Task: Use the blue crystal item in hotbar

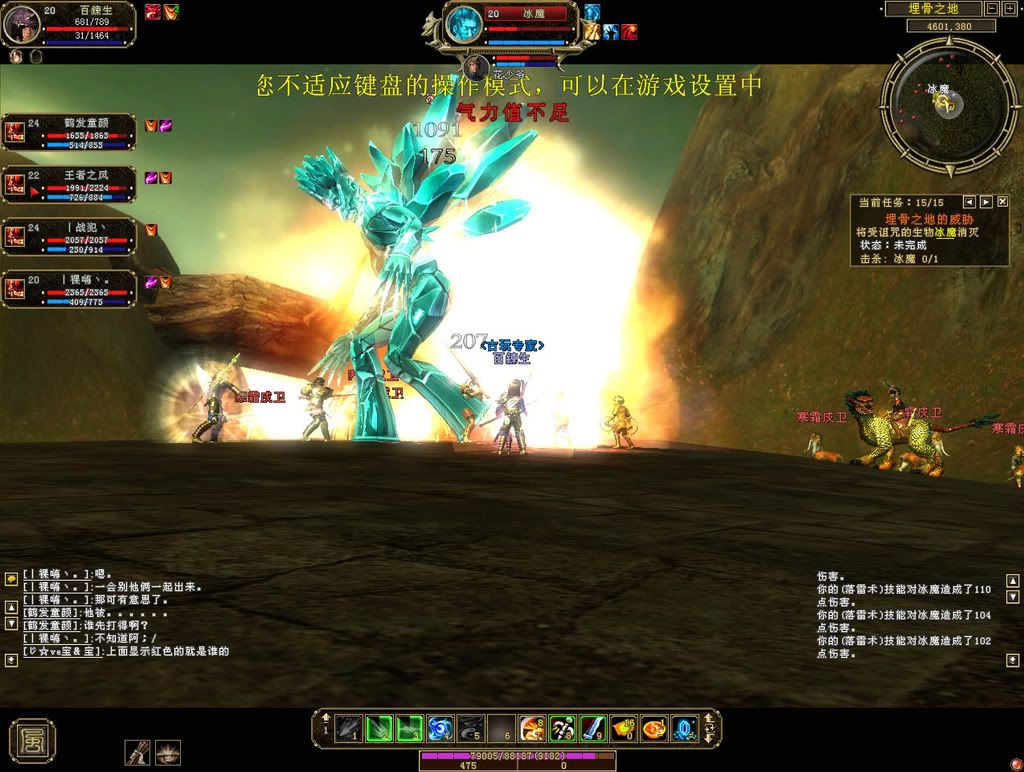Action: pyautogui.click(x=684, y=729)
